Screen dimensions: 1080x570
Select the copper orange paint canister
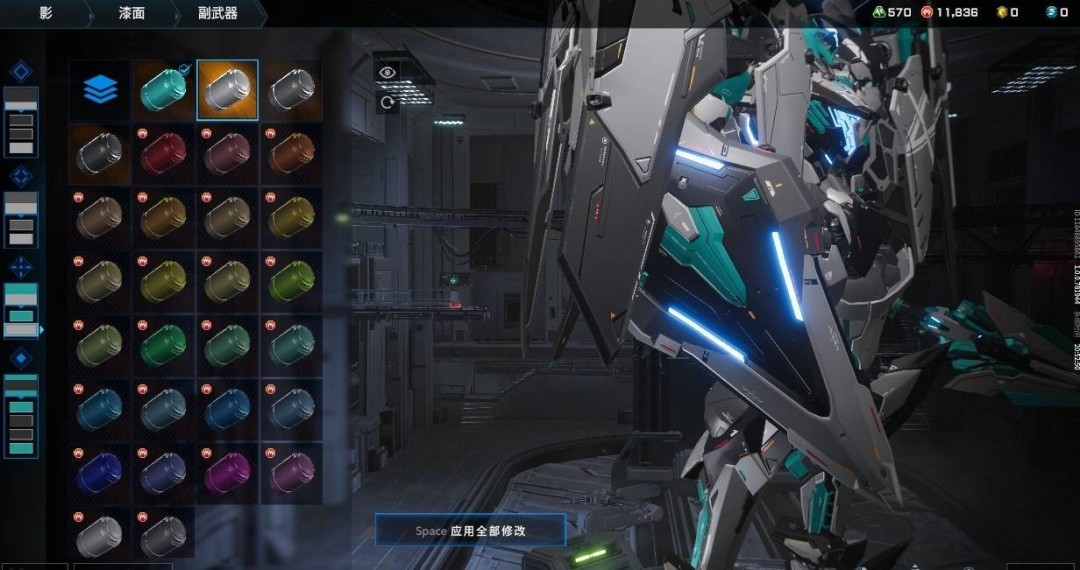coord(291,153)
